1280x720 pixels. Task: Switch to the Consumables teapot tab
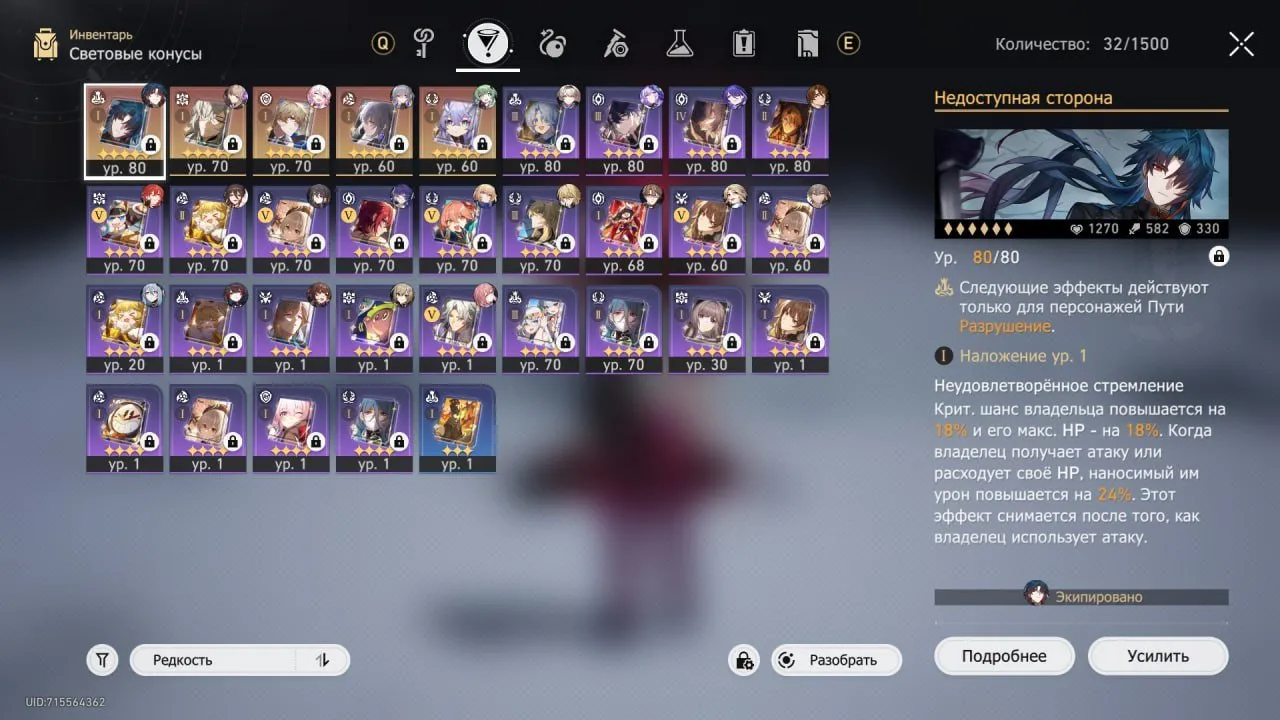point(551,43)
